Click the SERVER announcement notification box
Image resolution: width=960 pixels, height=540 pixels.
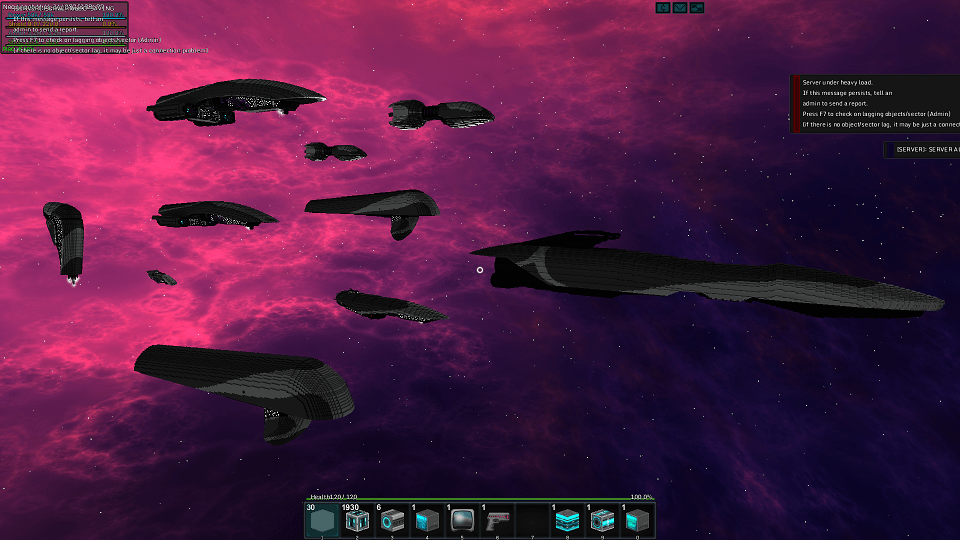point(922,149)
